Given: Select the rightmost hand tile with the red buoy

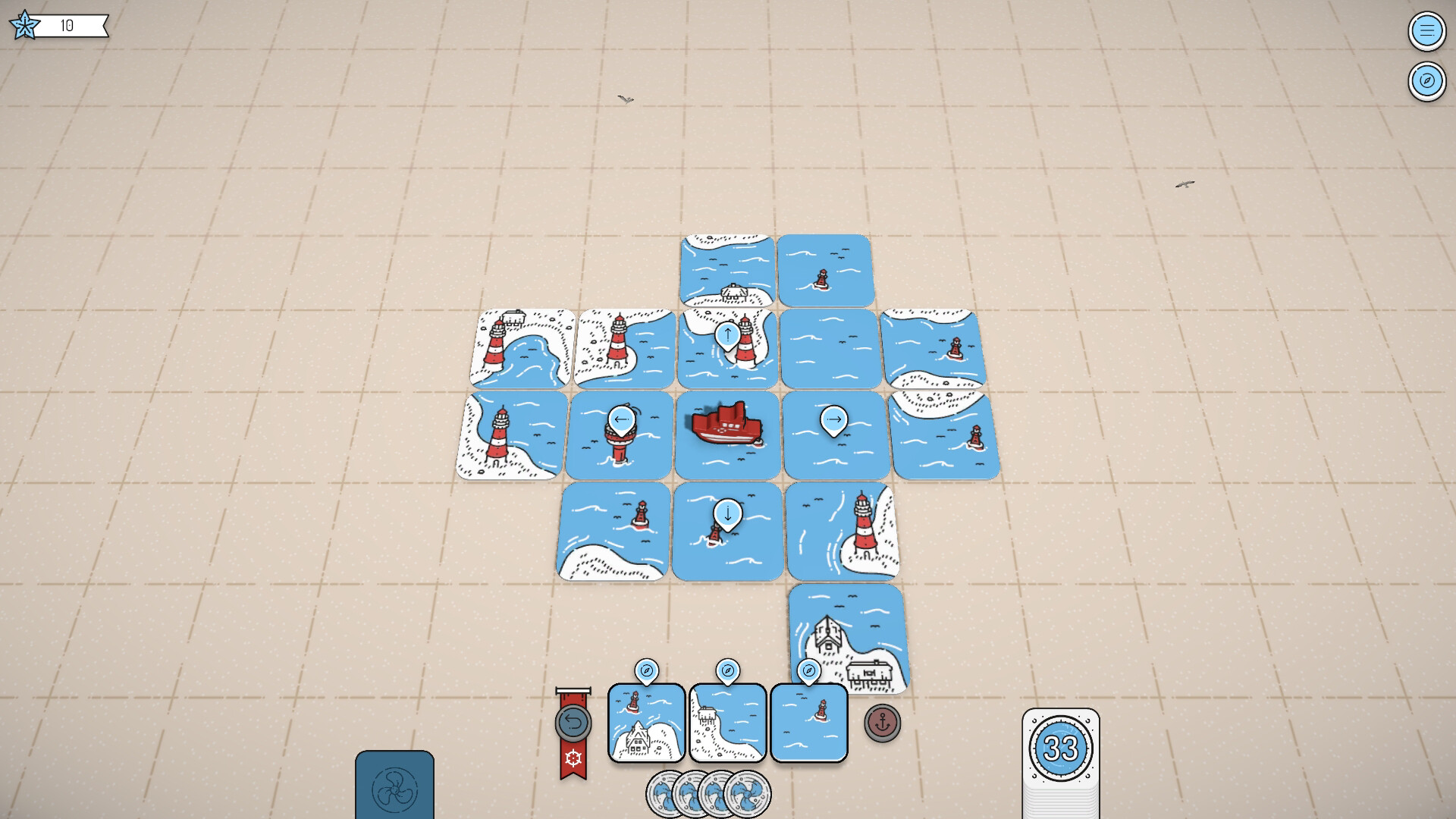Looking at the screenshot, I should click(809, 721).
